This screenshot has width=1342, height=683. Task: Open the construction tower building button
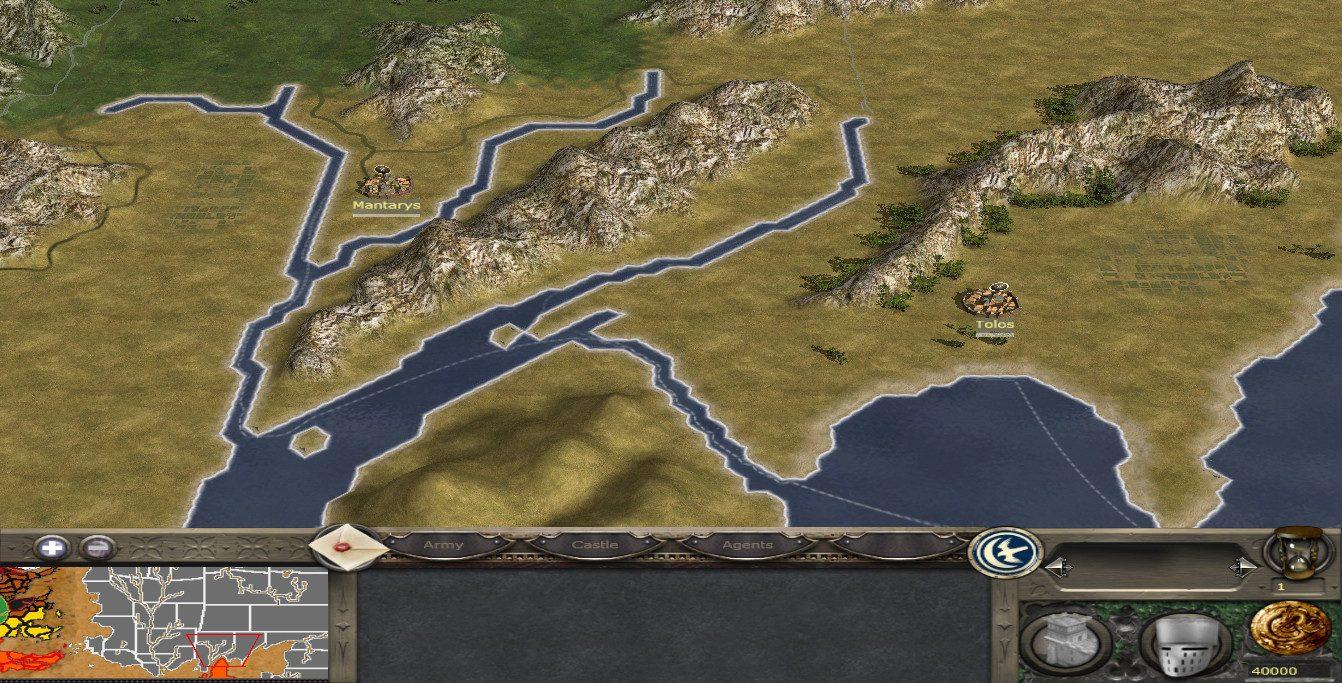tap(1064, 638)
